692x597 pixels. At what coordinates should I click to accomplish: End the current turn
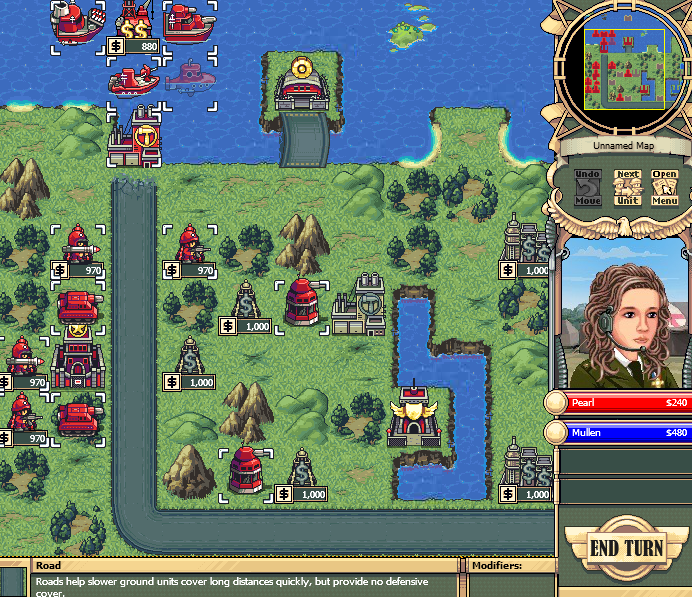tap(625, 547)
